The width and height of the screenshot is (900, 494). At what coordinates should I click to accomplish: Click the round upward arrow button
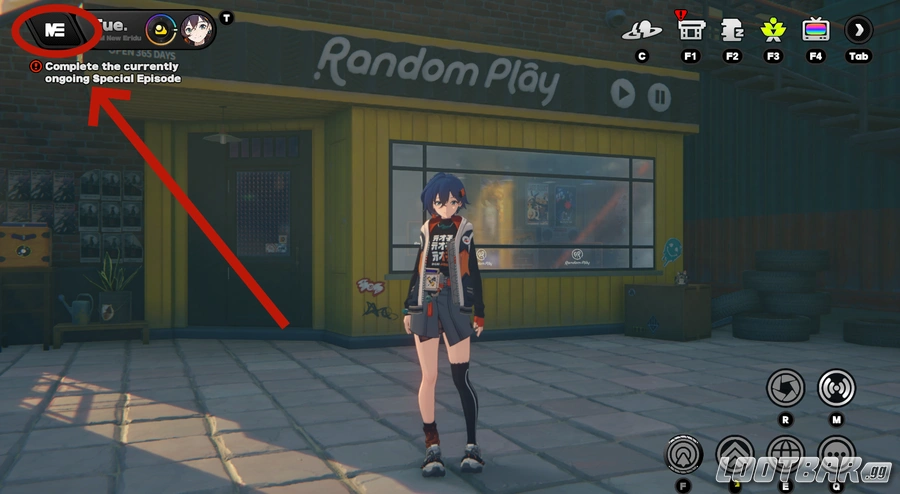(684, 455)
